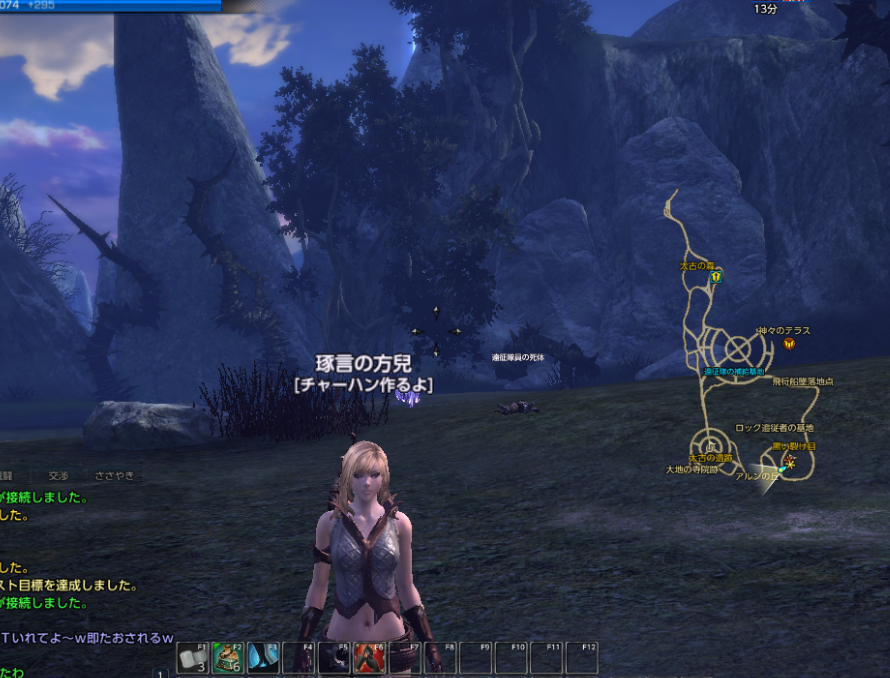Select the 遠征隊の補給基地 map label
890x678 pixels.
point(733,372)
